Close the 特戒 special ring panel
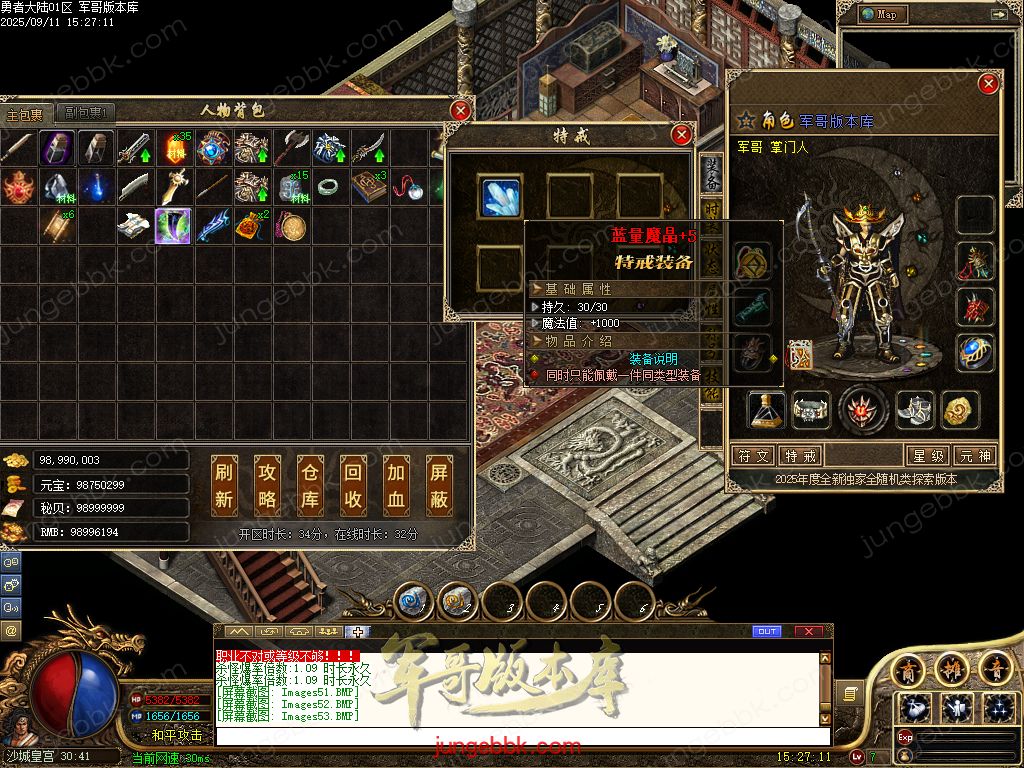The height and width of the screenshot is (768, 1024). click(x=681, y=134)
